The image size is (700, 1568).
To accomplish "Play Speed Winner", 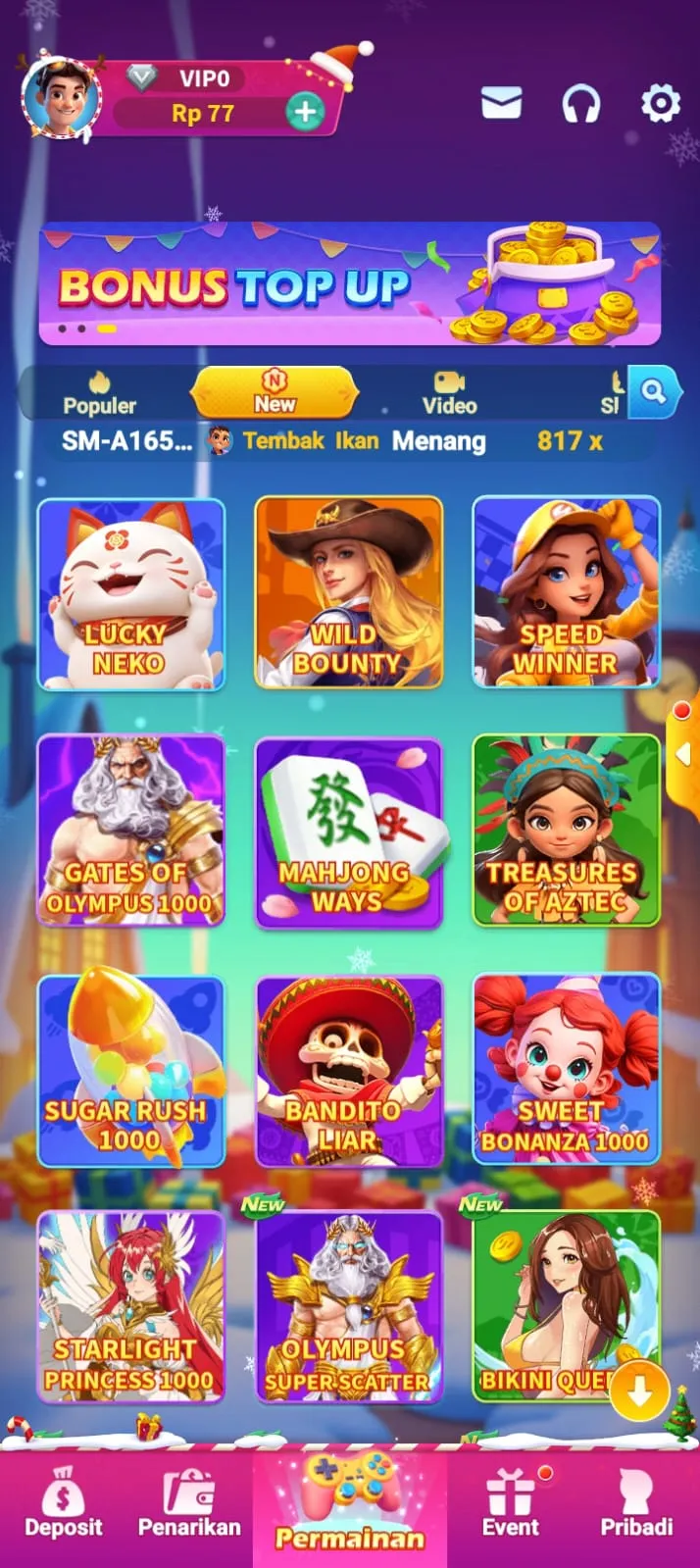I will 566,593.
